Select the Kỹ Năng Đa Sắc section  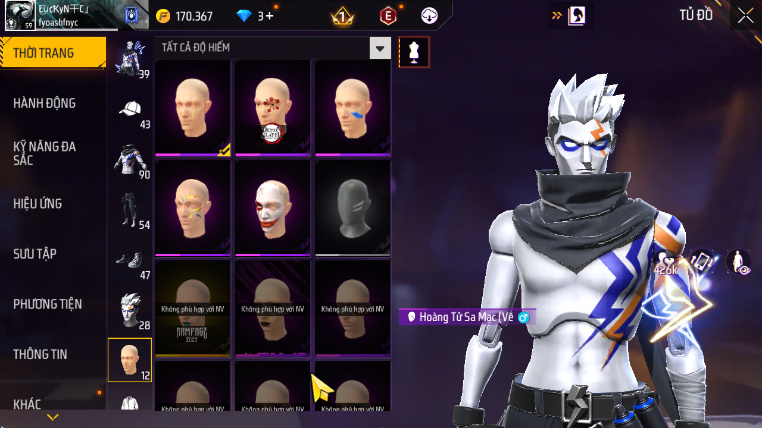[45, 153]
